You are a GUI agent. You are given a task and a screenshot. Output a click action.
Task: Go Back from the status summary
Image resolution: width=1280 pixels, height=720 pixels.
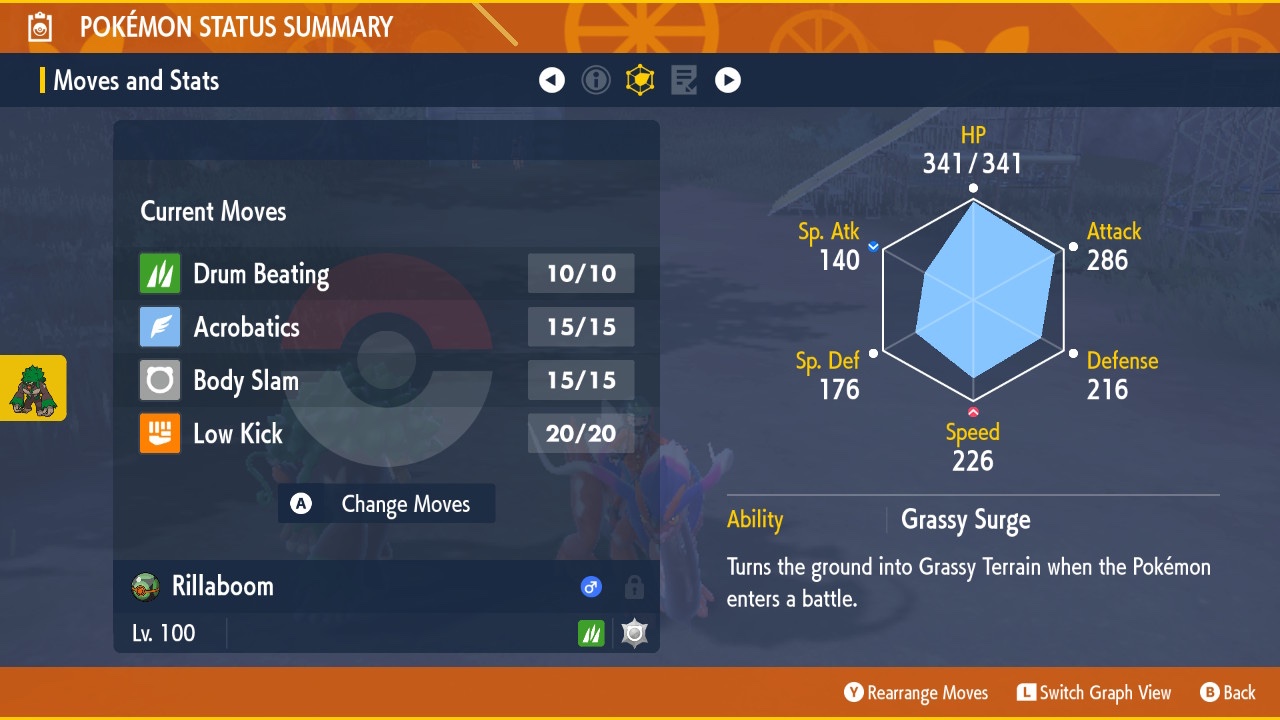click(x=1228, y=692)
